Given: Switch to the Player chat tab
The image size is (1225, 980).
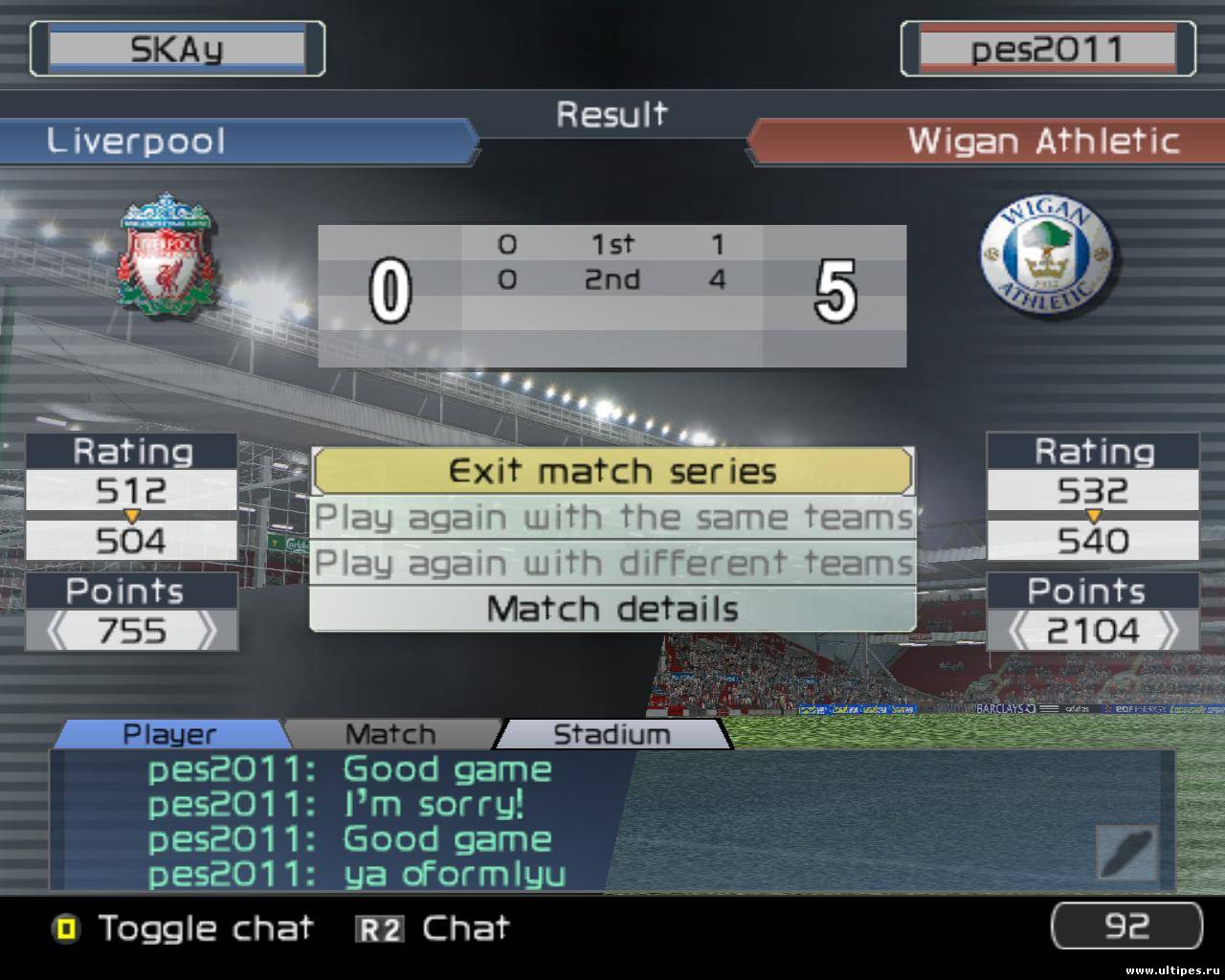Looking at the screenshot, I should [x=170, y=734].
